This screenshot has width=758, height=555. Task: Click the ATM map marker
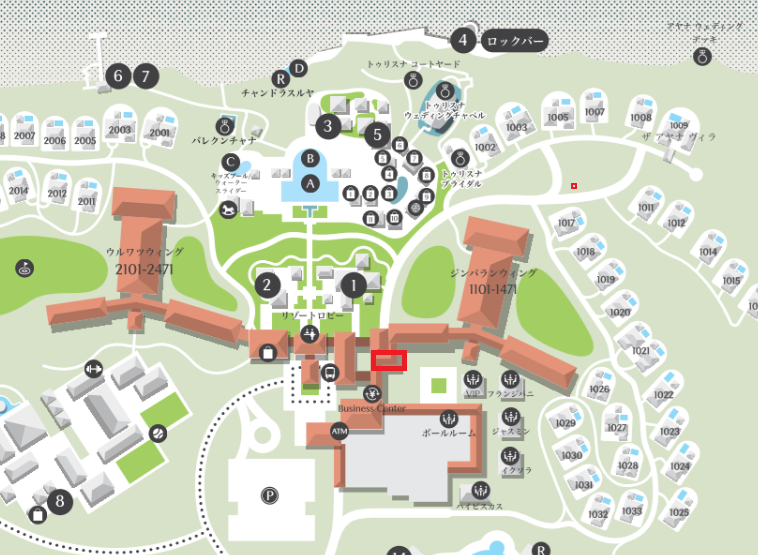[x=340, y=431]
